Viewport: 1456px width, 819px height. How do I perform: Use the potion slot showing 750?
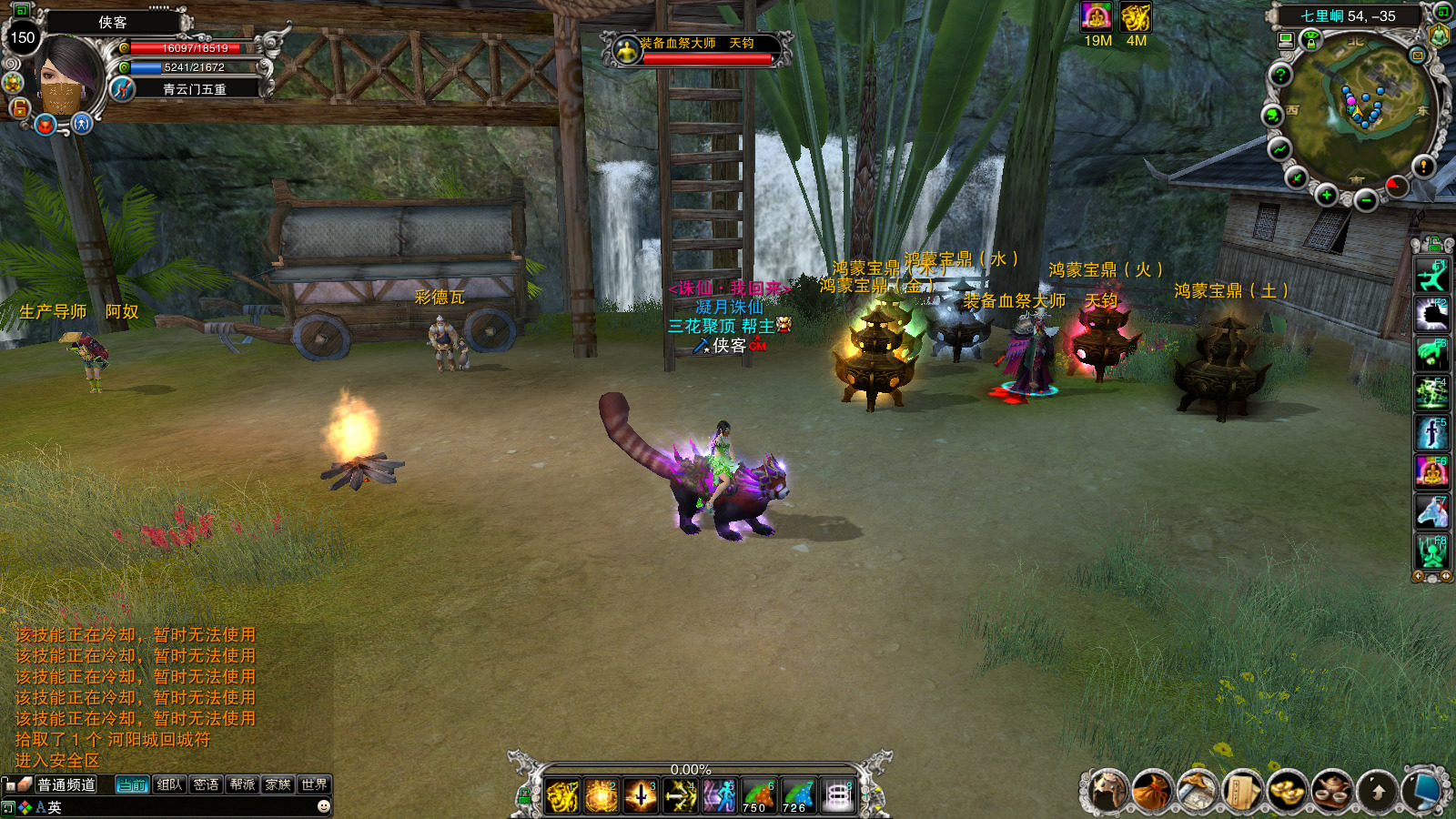(758, 796)
